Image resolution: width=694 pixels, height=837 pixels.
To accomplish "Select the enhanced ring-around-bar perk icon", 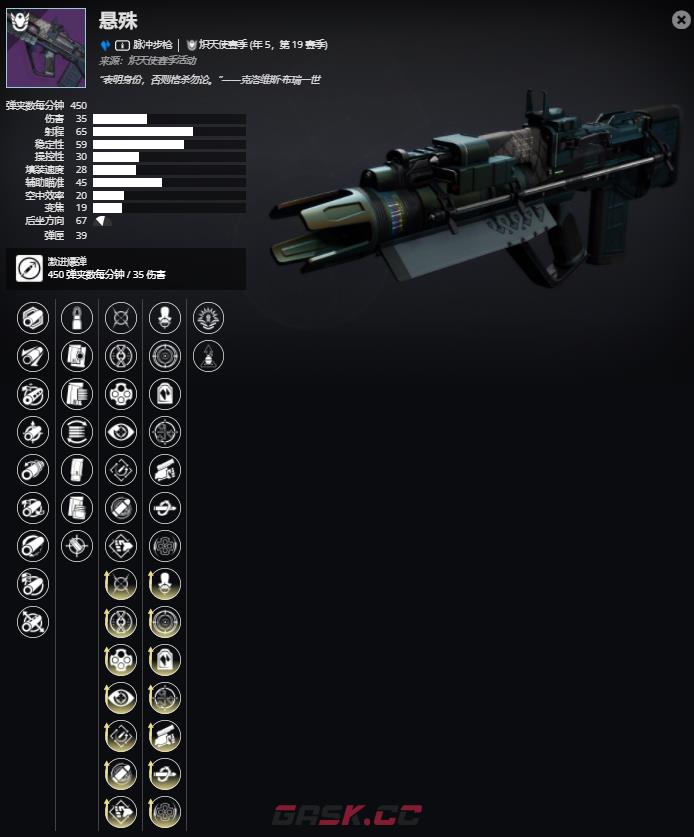I will tap(164, 772).
